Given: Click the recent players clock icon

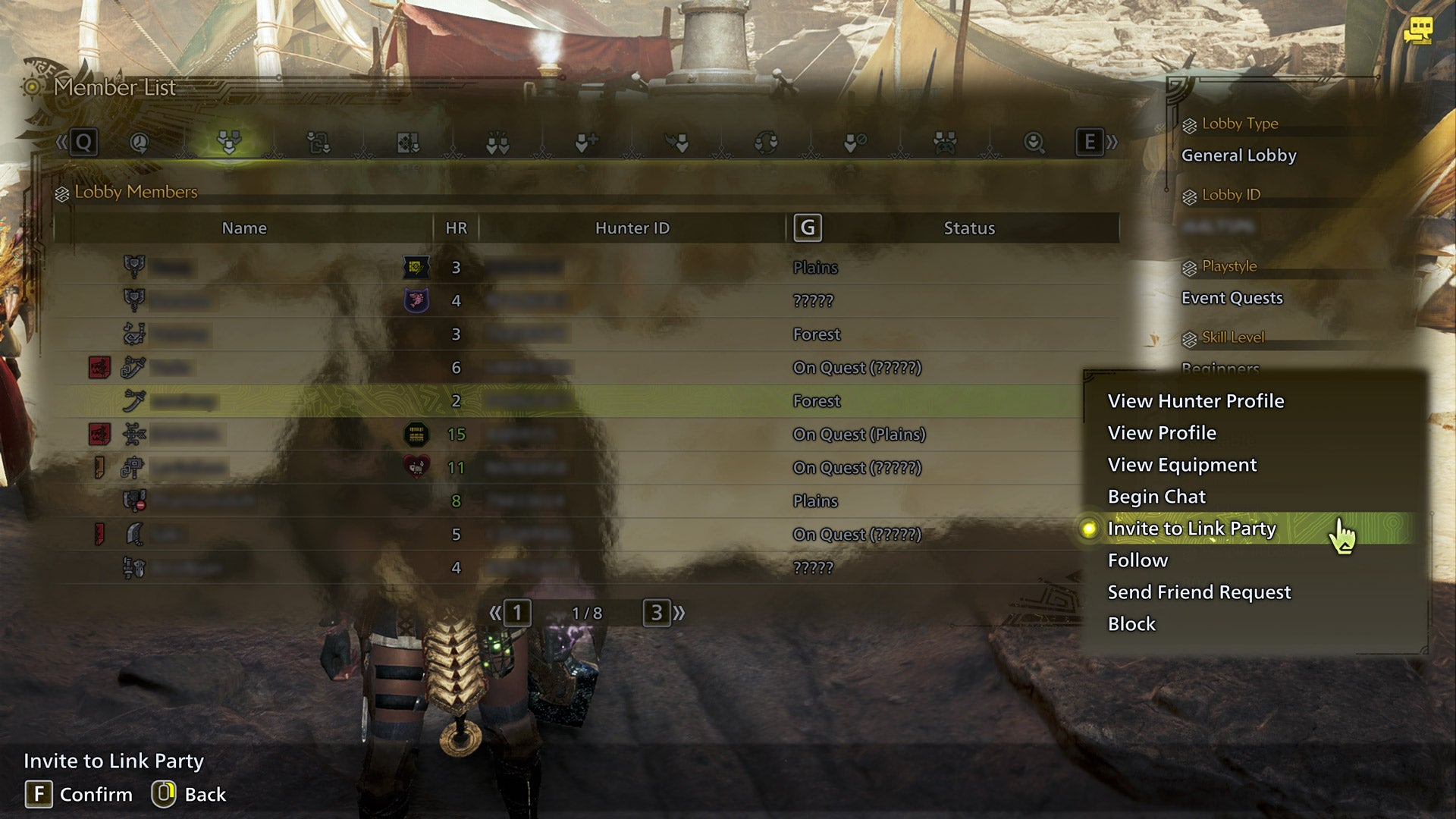Looking at the screenshot, I should (139, 144).
